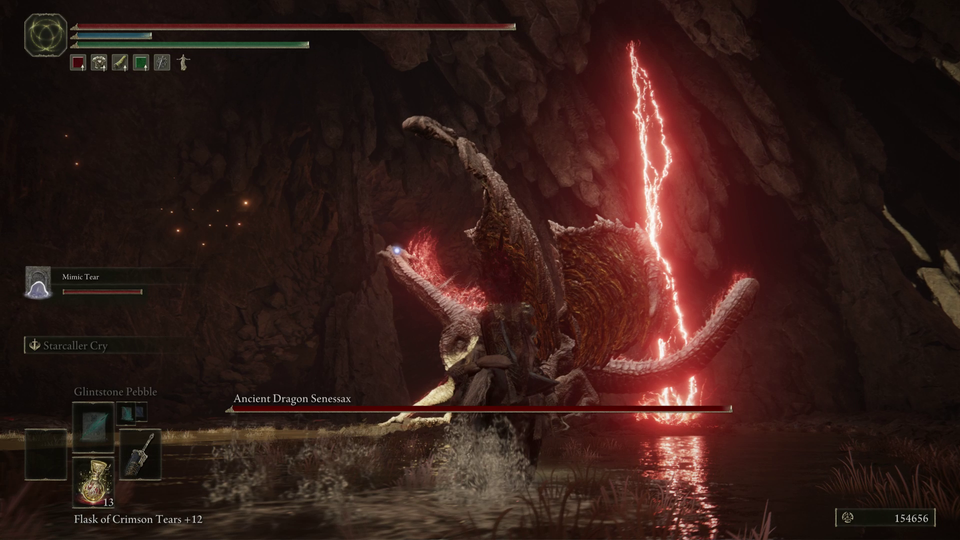Screen dimensions: 960x540
Task: Click the Great Rune emblem icon
Action: 45,35
